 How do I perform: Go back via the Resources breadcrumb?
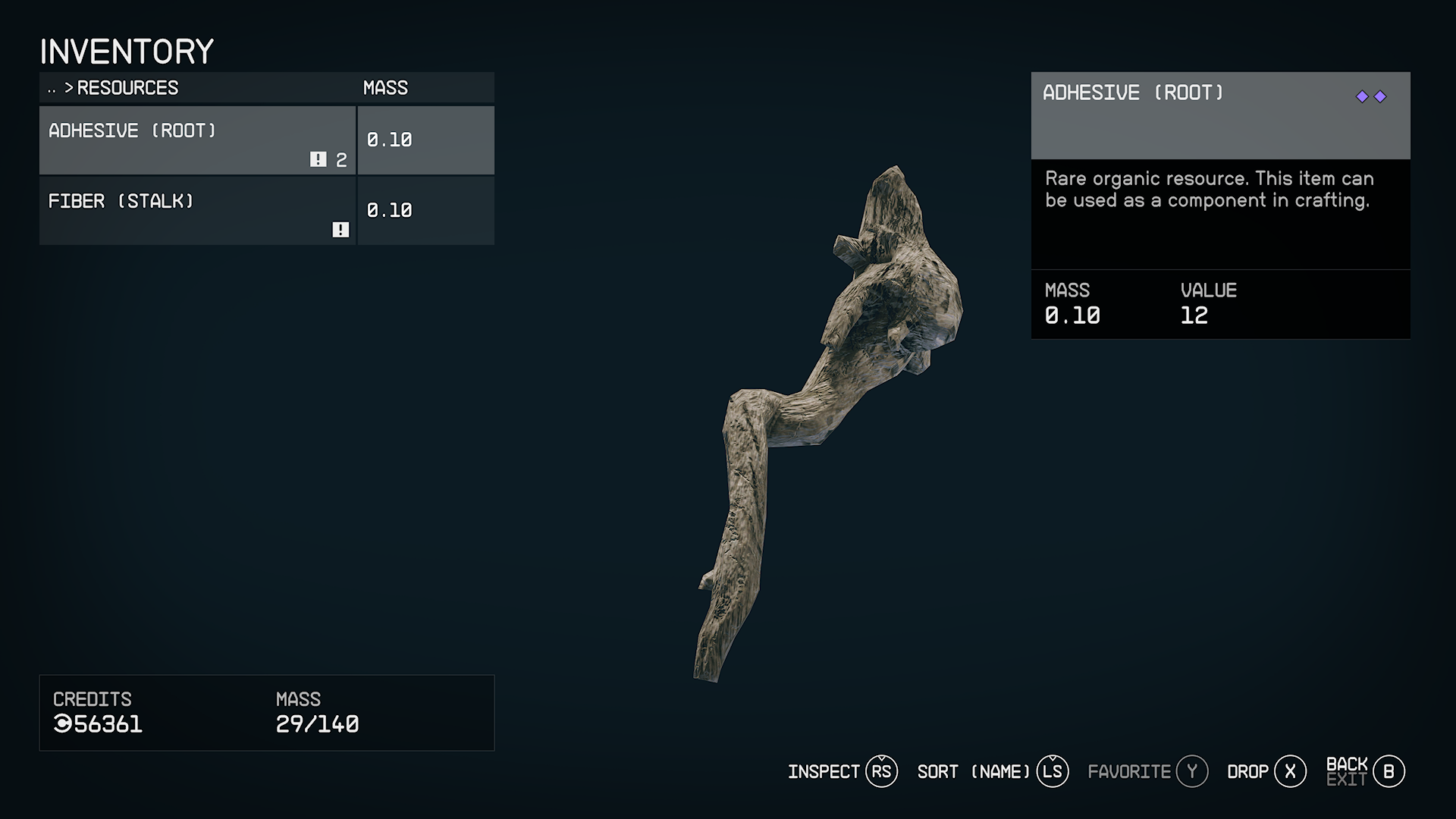point(127,88)
